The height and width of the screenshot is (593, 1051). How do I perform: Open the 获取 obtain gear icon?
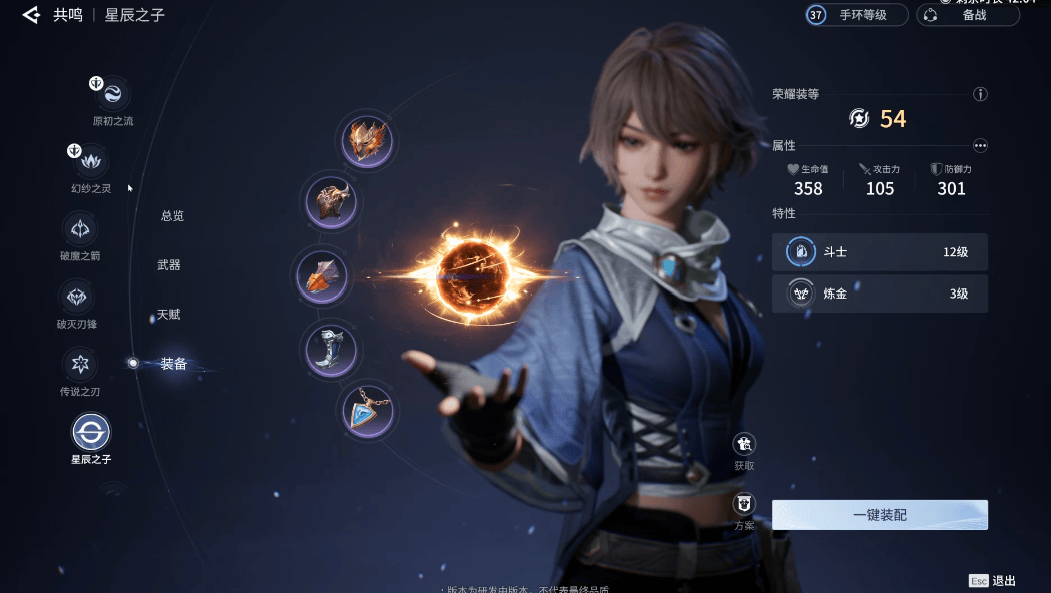[x=744, y=444]
